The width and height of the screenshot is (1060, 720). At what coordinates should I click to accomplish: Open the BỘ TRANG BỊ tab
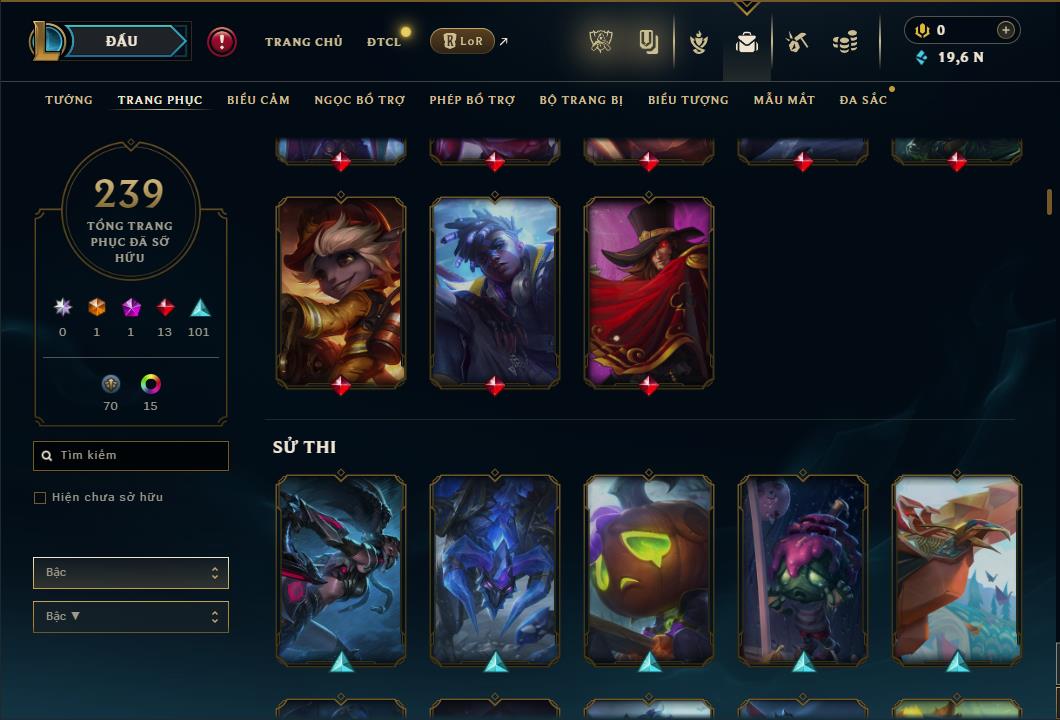pyautogui.click(x=581, y=100)
